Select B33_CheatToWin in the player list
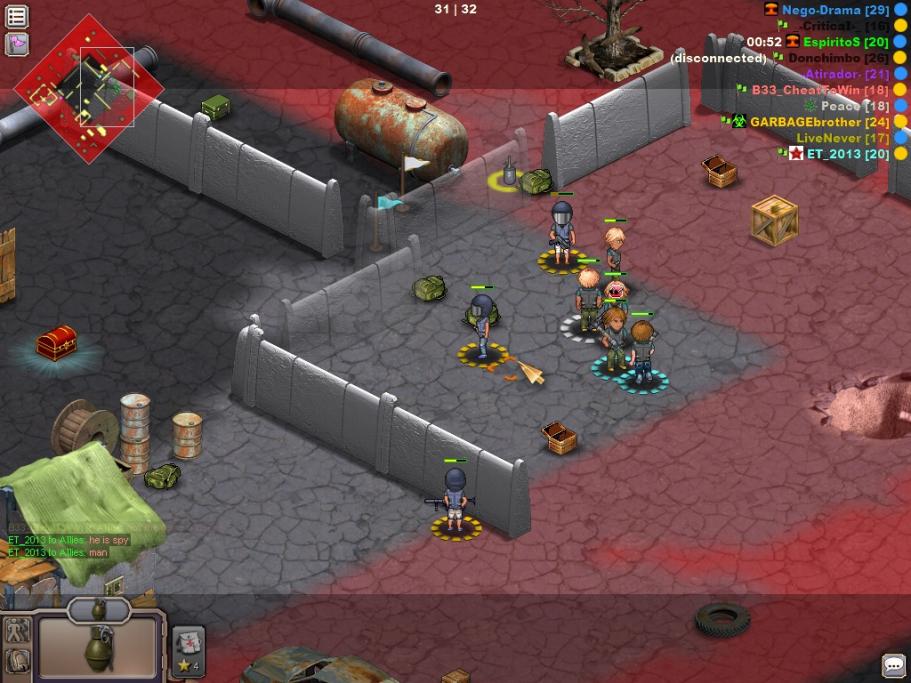The height and width of the screenshot is (683, 911). coord(806,90)
